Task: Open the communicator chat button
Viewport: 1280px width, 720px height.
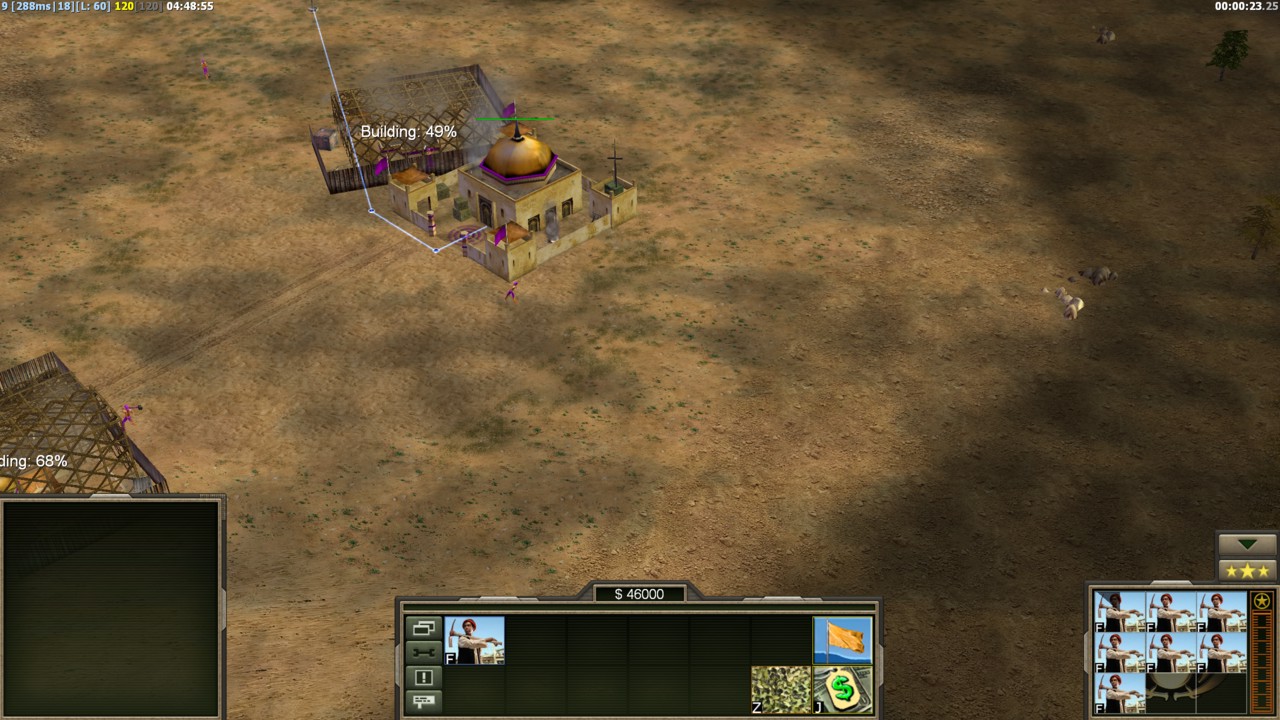Action: 423,701
